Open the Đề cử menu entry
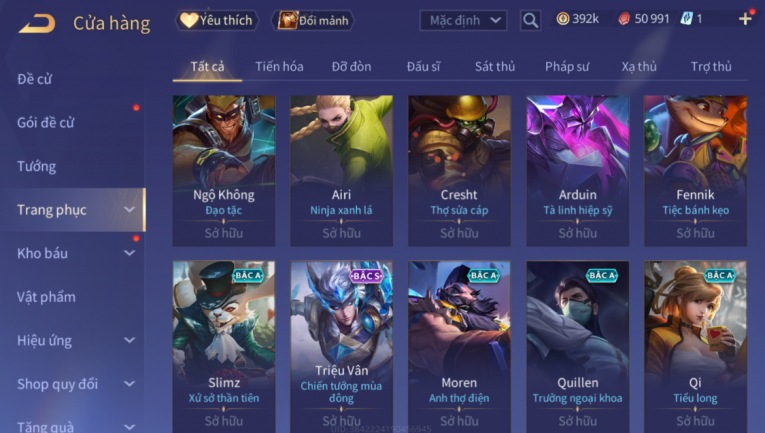Viewport: 765px width, 433px height. point(35,79)
